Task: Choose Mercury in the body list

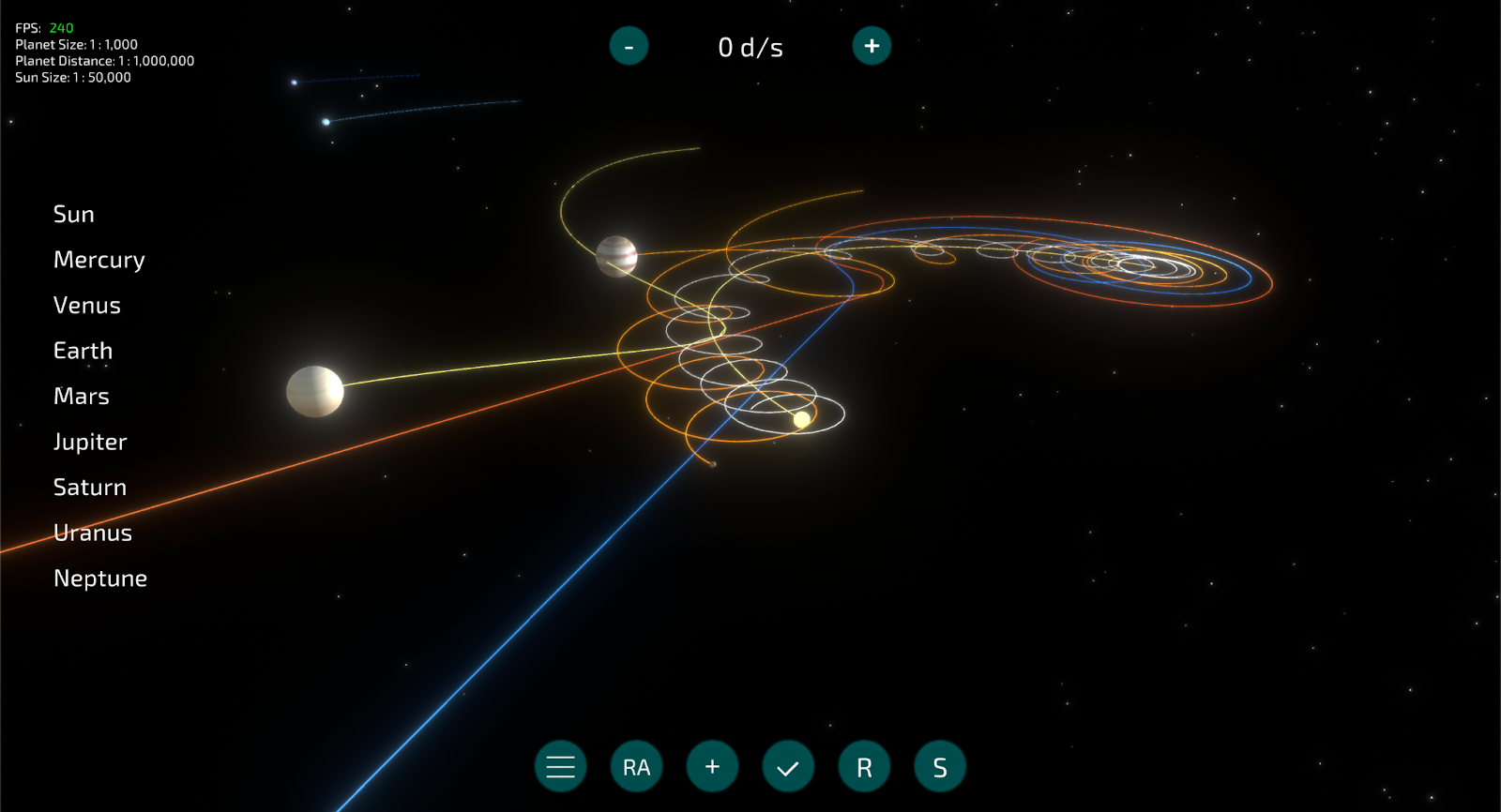Action: pyautogui.click(x=99, y=260)
